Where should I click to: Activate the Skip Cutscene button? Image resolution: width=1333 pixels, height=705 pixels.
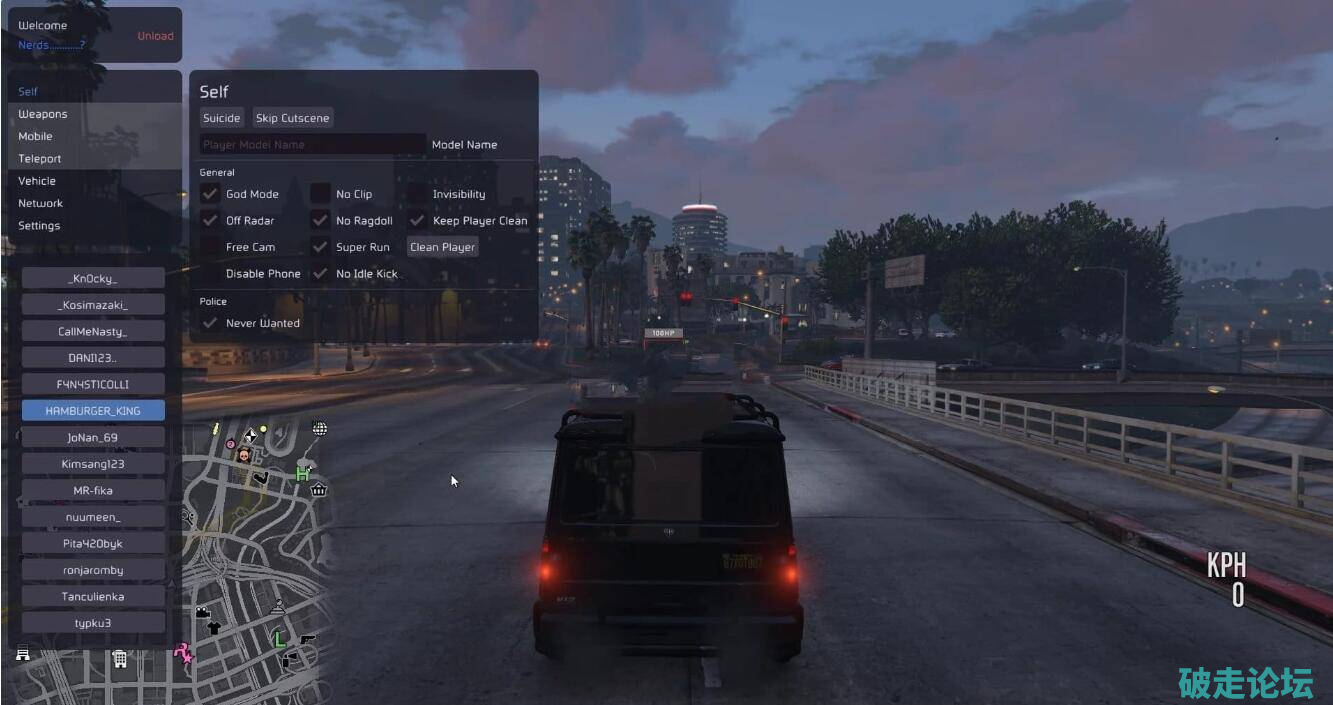292,118
